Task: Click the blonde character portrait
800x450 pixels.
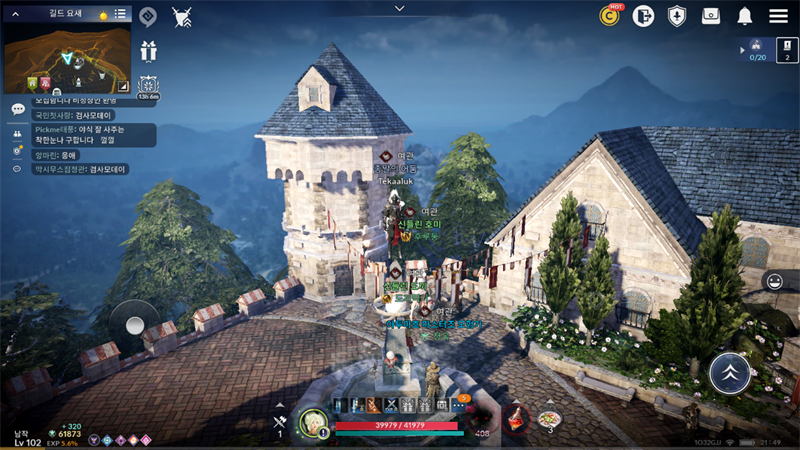Action: coord(313,422)
